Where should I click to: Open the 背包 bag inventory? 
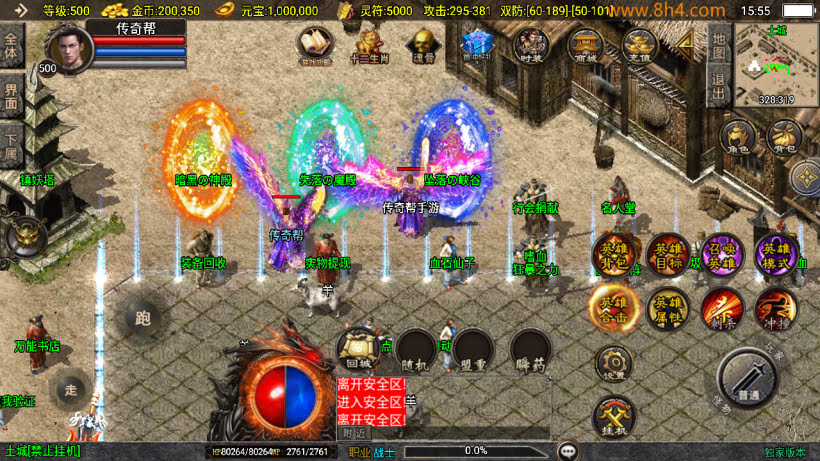pos(784,139)
